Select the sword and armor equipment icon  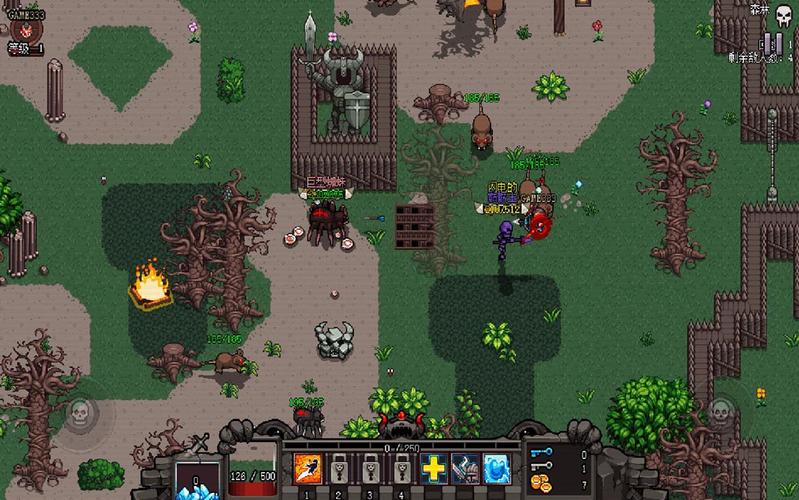pos(464,468)
